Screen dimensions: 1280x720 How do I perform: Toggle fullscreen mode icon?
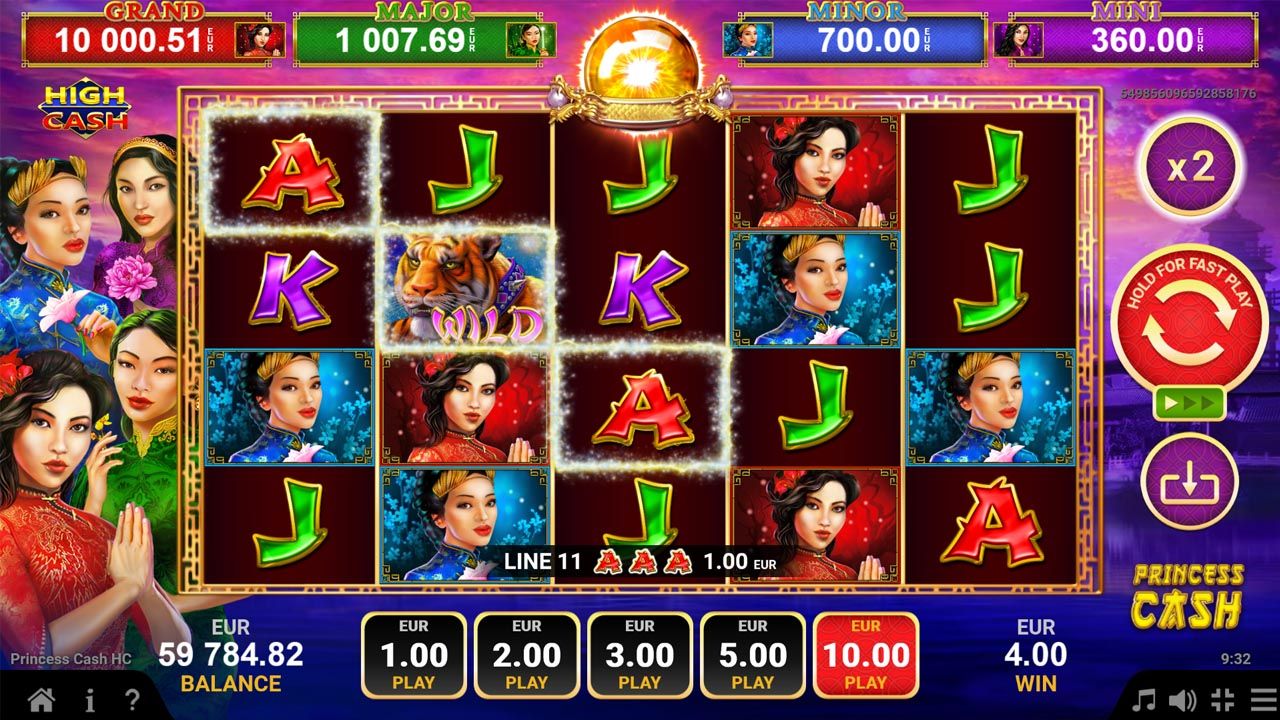[1221, 699]
